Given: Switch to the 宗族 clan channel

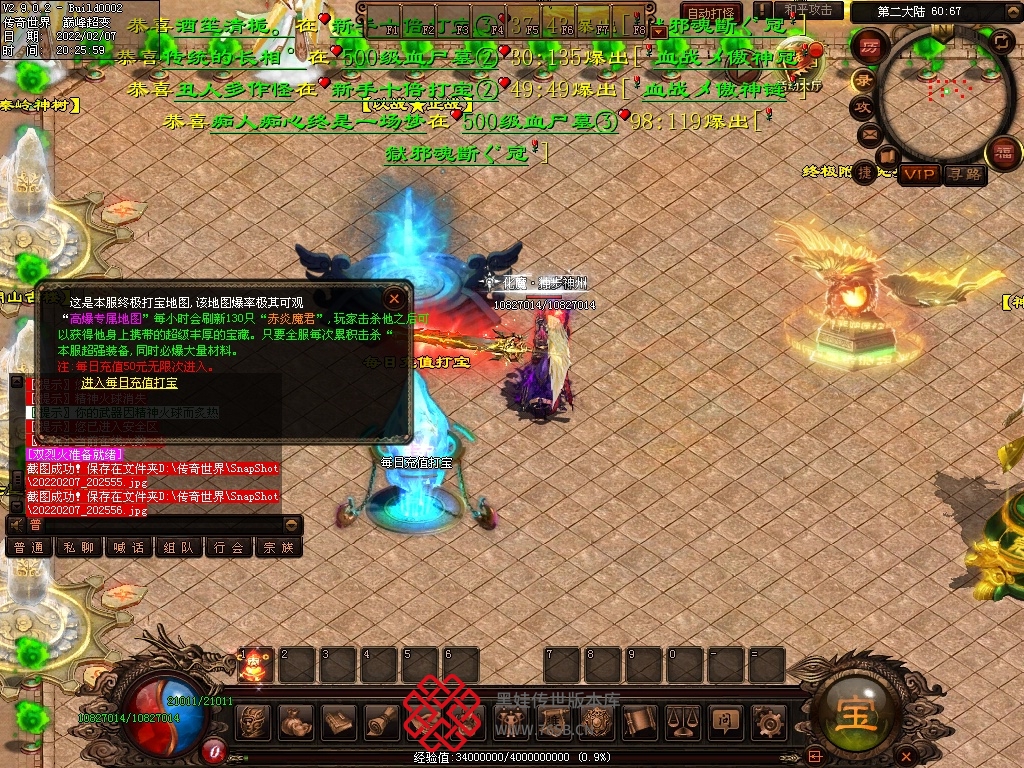Looking at the screenshot, I should pos(279,548).
